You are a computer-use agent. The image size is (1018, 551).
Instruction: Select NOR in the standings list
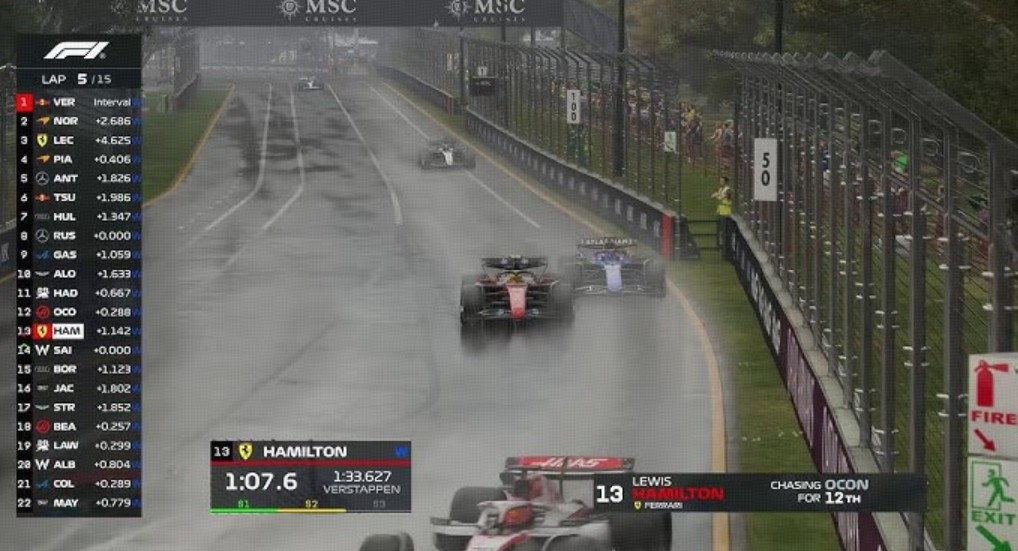[x=78, y=121]
